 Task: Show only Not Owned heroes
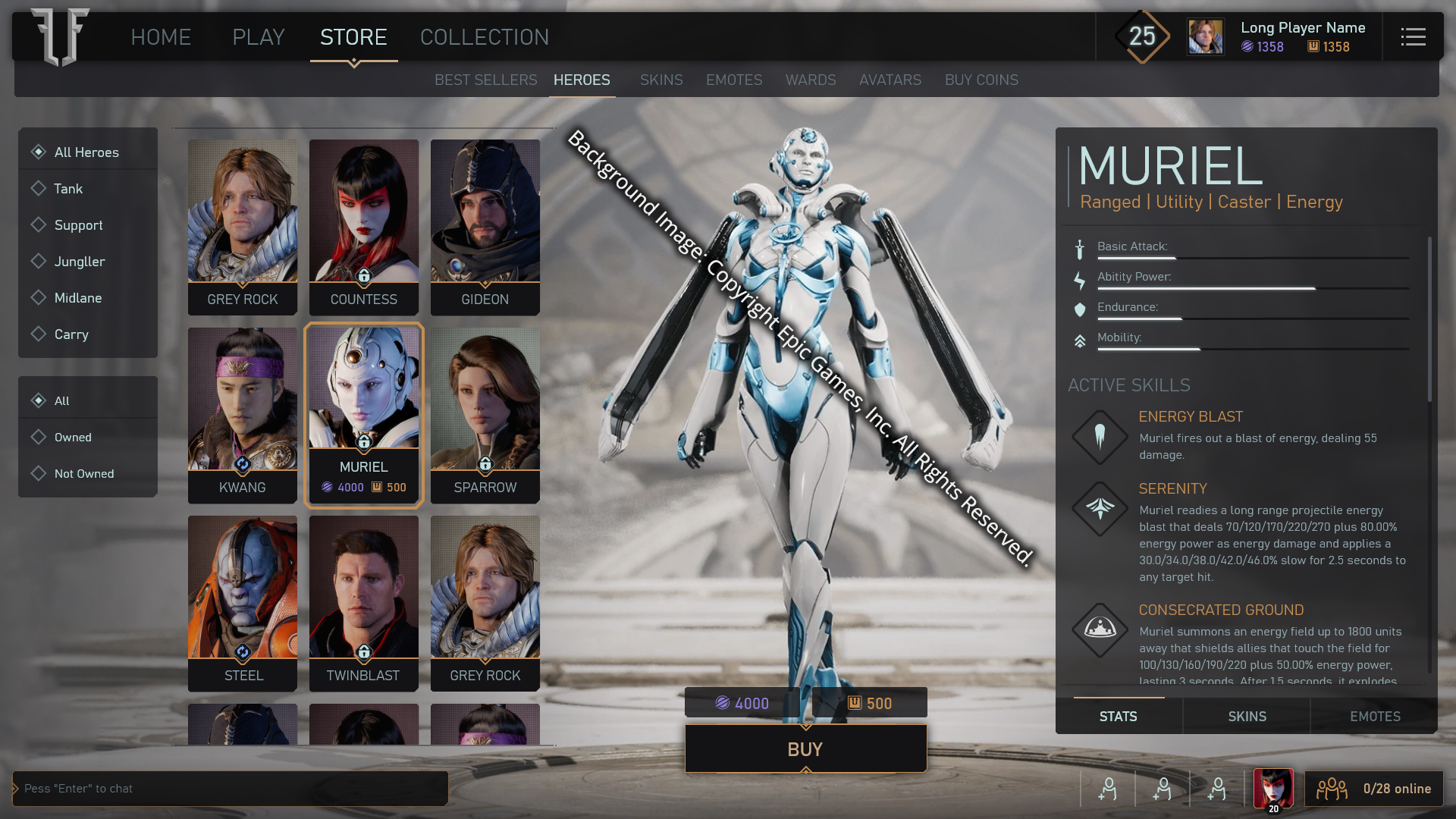[83, 474]
